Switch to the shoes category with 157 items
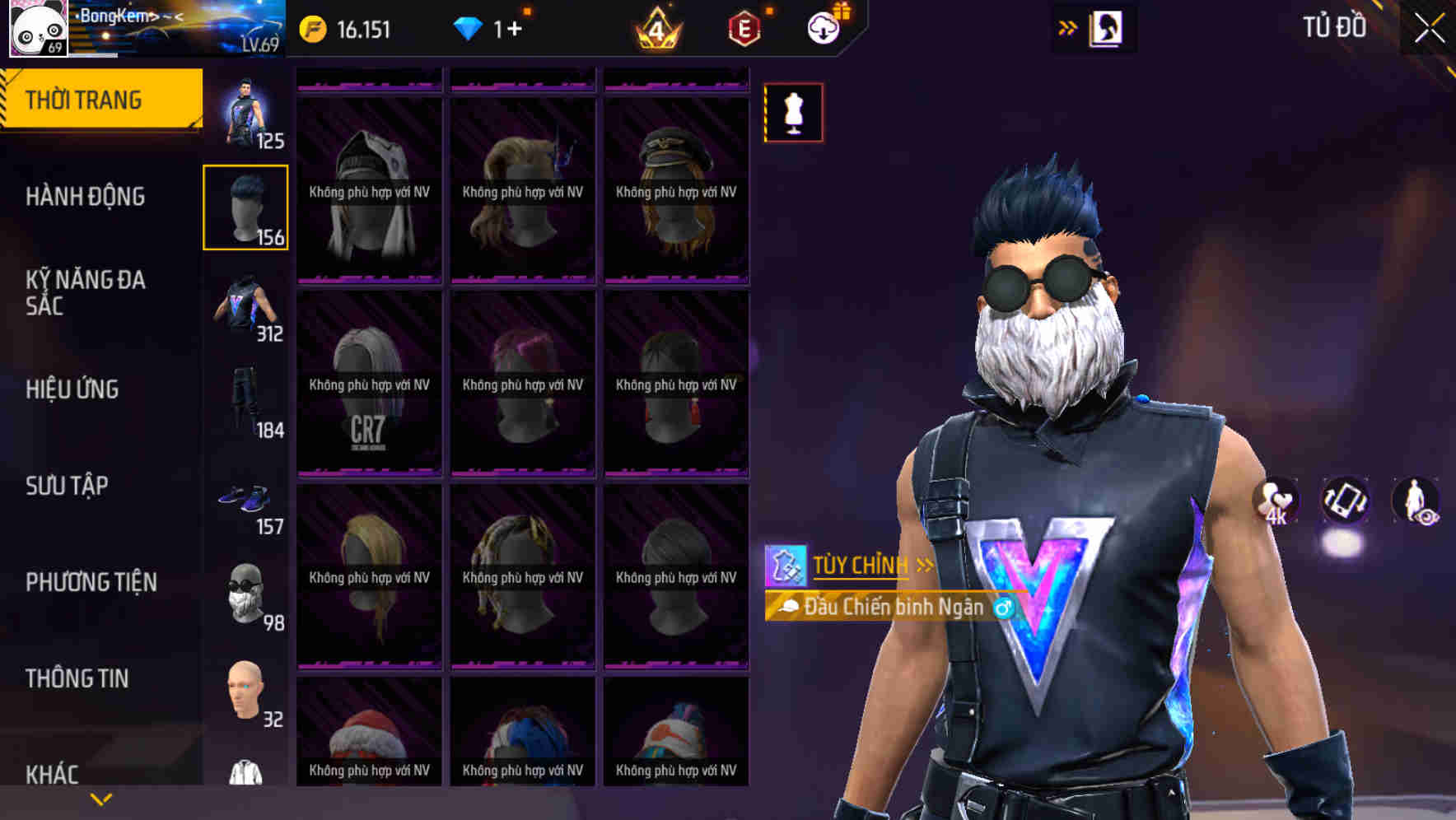Screen dimensions: 1456x820 click(245, 502)
